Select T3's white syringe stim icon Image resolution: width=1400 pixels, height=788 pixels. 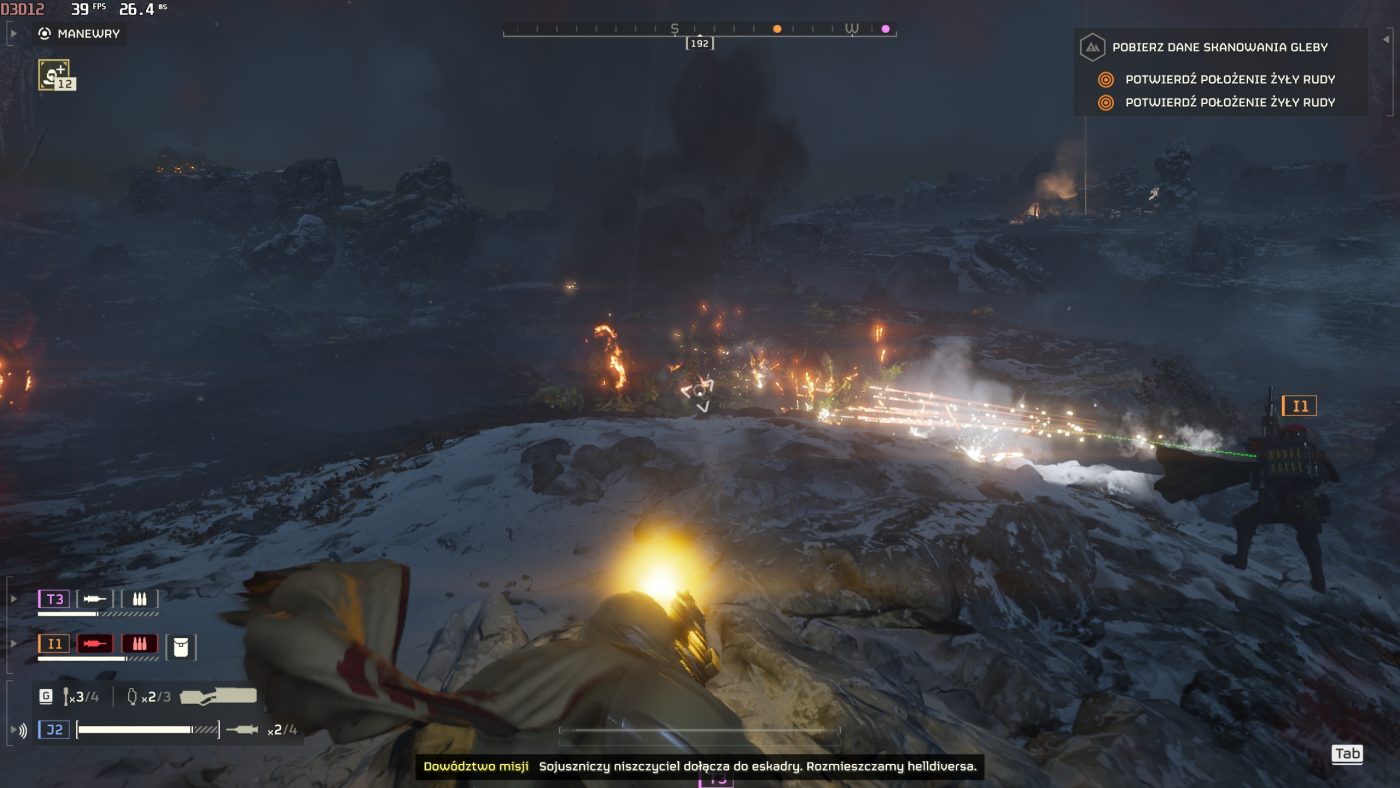click(95, 599)
